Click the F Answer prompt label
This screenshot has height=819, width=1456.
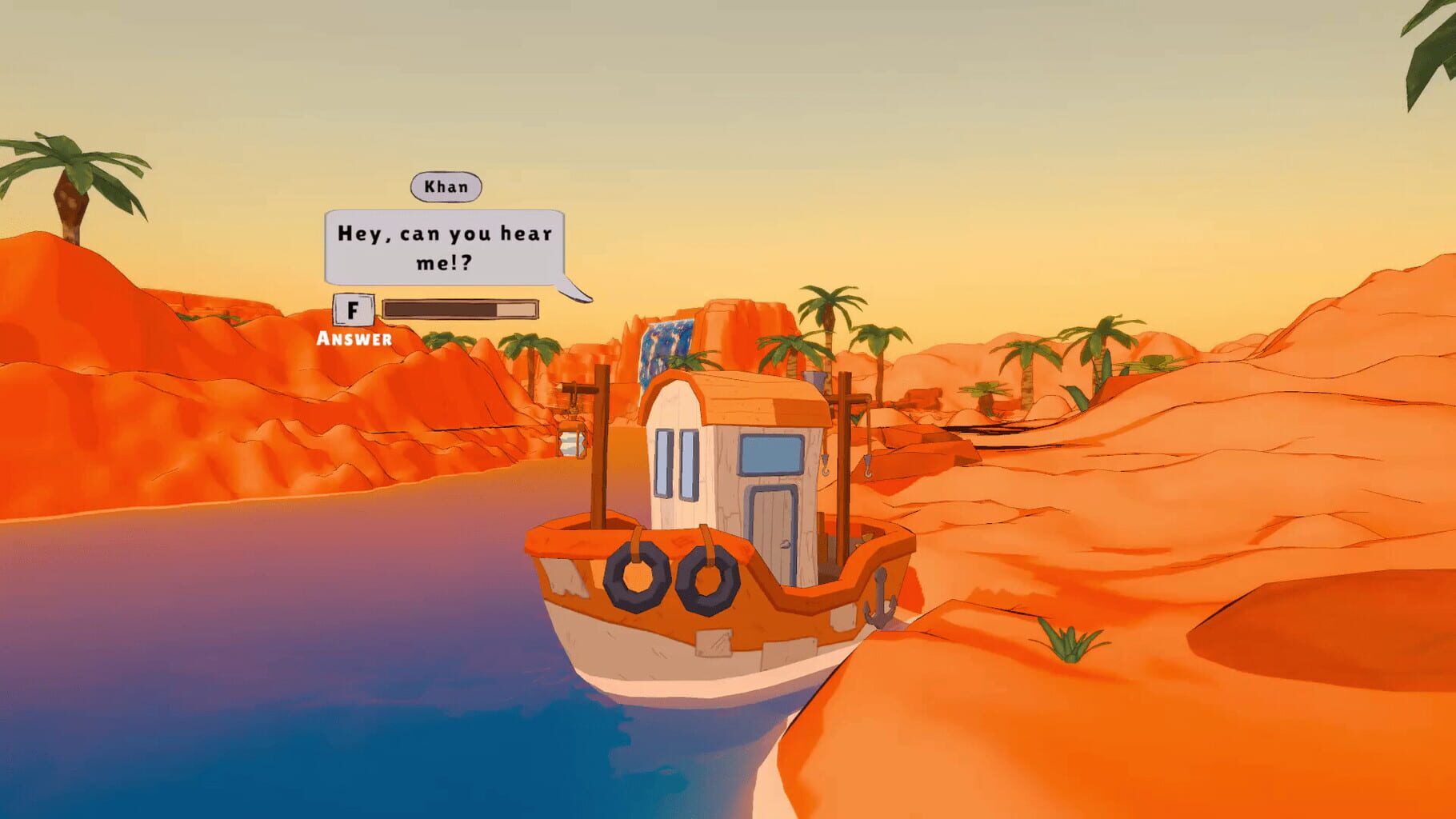(x=353, y=320)
